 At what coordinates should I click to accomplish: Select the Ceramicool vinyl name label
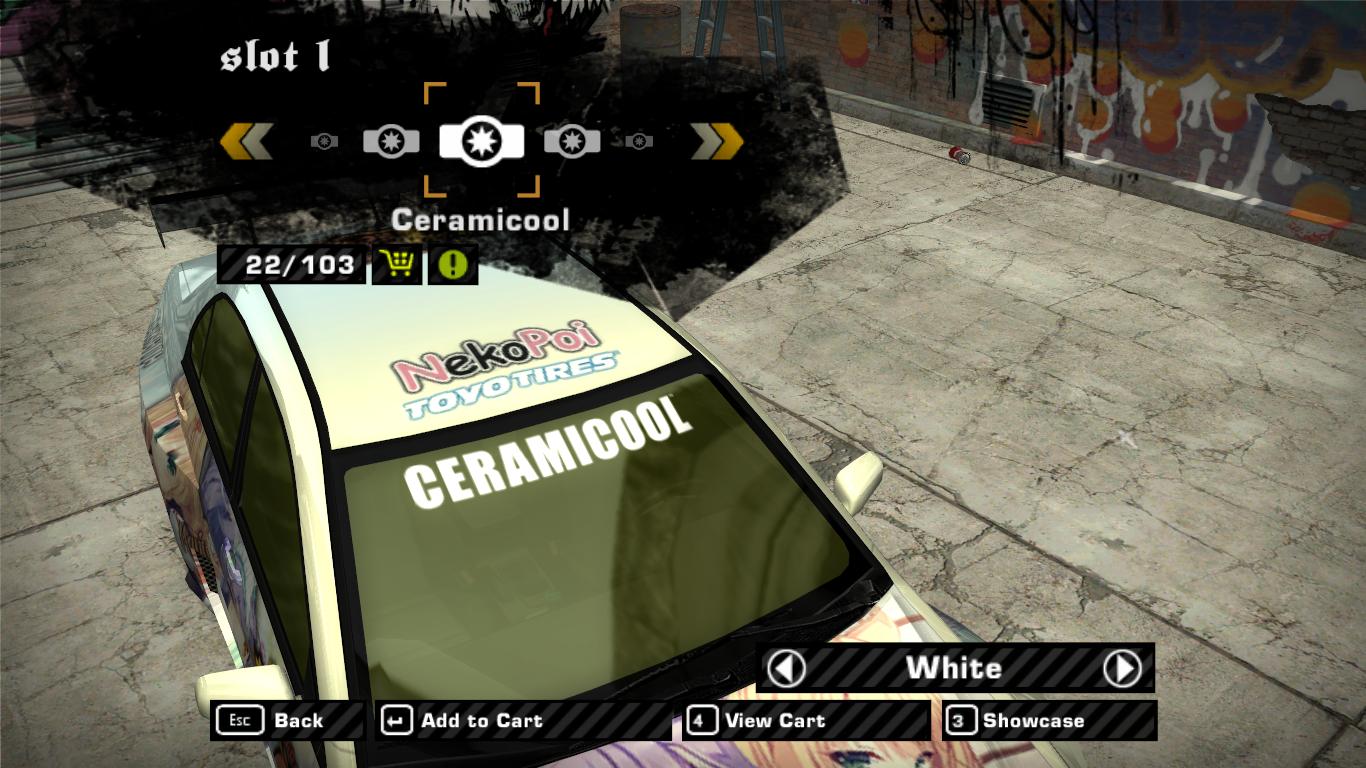tap(481, 219)
